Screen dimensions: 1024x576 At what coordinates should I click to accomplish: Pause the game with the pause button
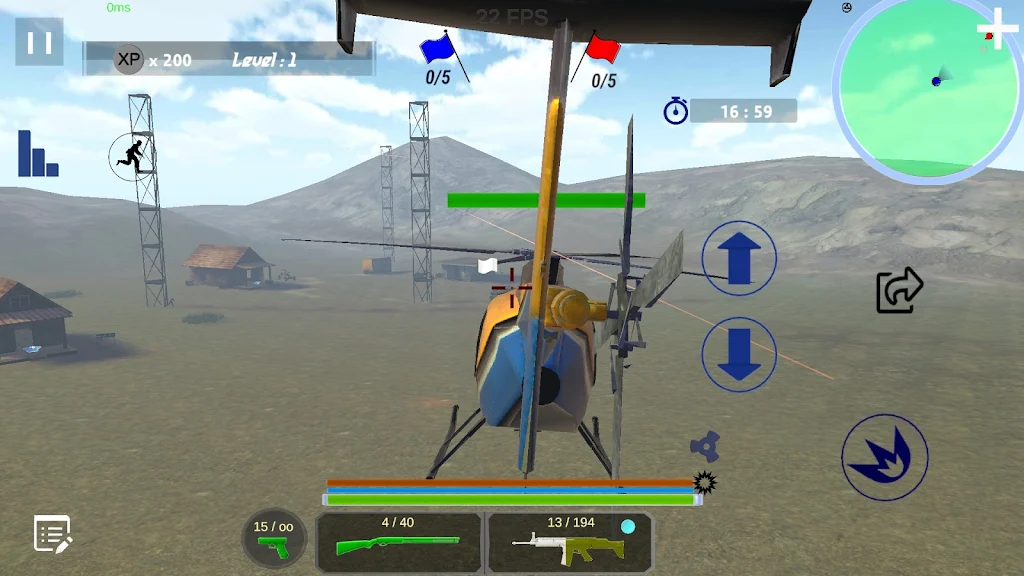pos(39,42)
